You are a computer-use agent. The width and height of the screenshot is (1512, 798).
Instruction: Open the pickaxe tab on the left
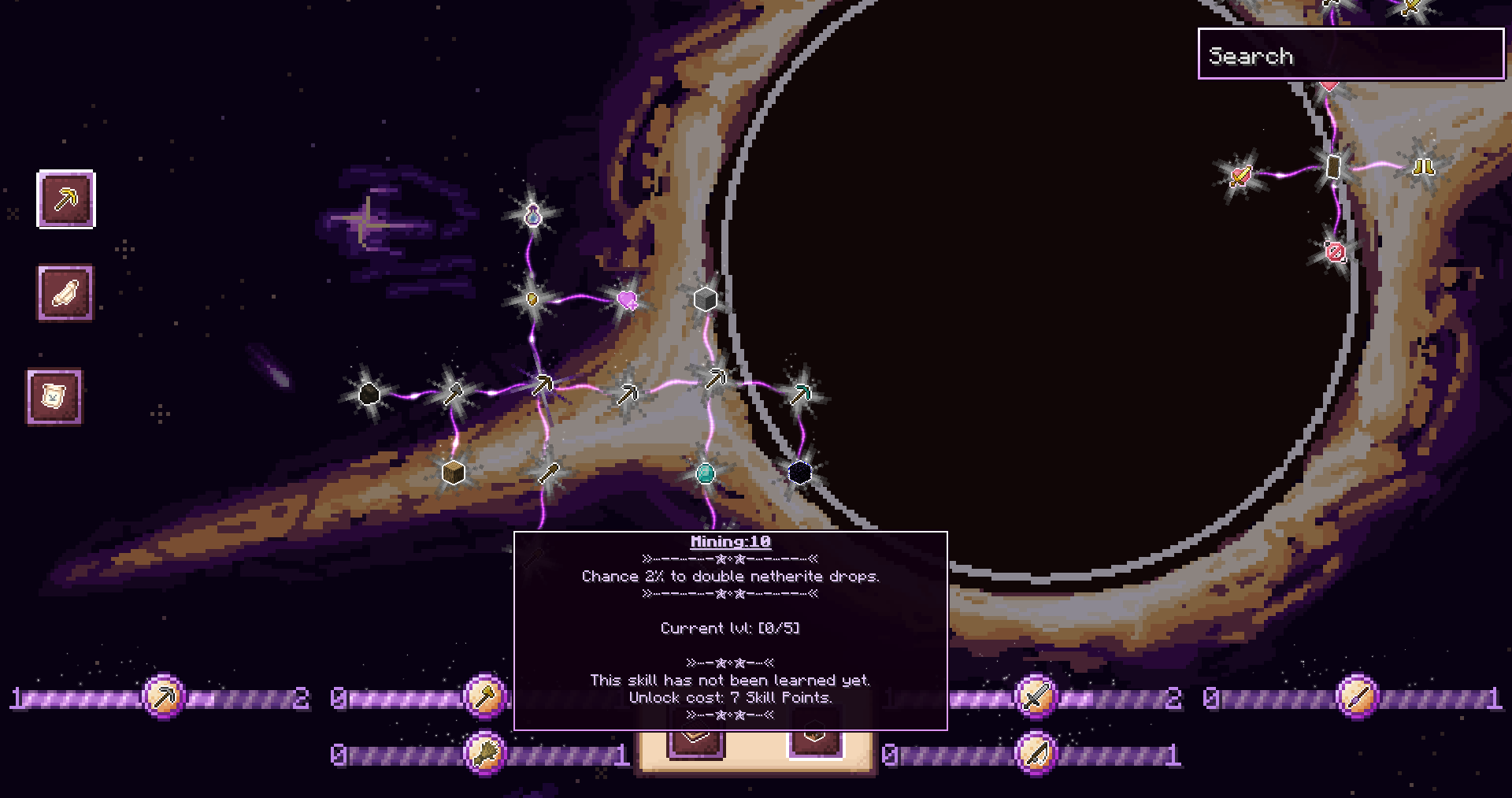[66, 199]
